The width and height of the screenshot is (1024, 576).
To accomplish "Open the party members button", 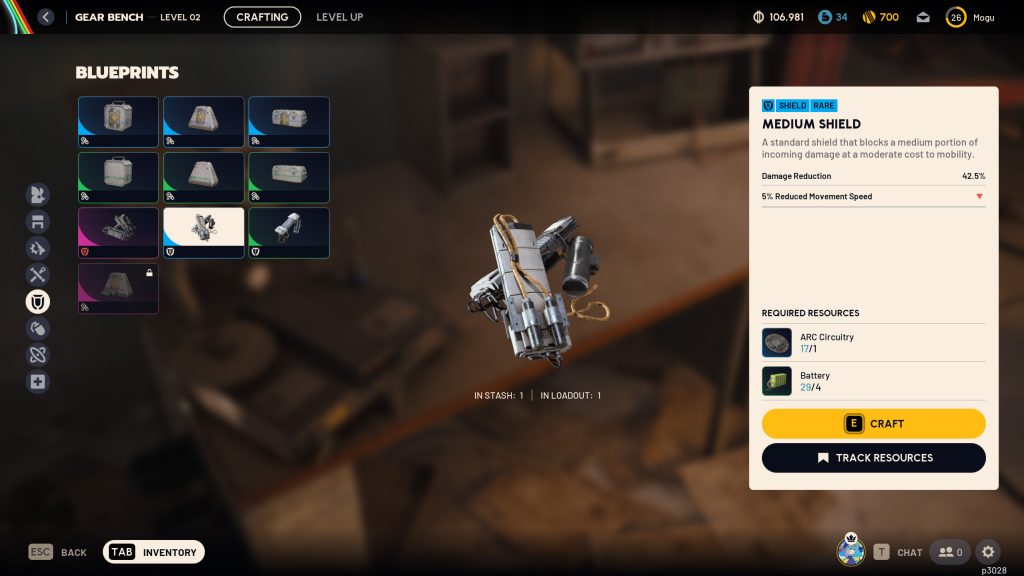I will point(949,552).
